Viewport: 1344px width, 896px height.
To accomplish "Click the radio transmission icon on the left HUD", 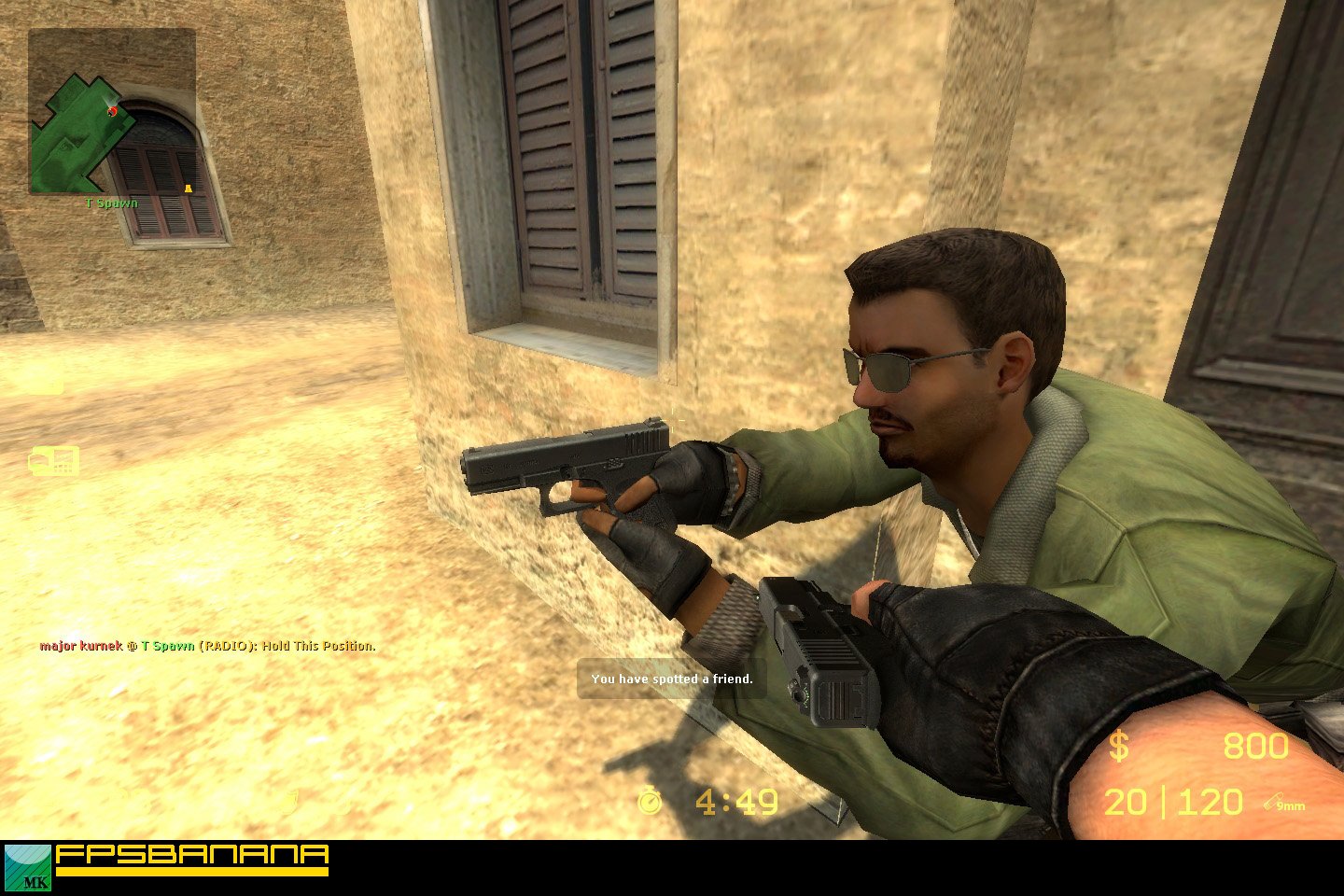I will [53, 461].
